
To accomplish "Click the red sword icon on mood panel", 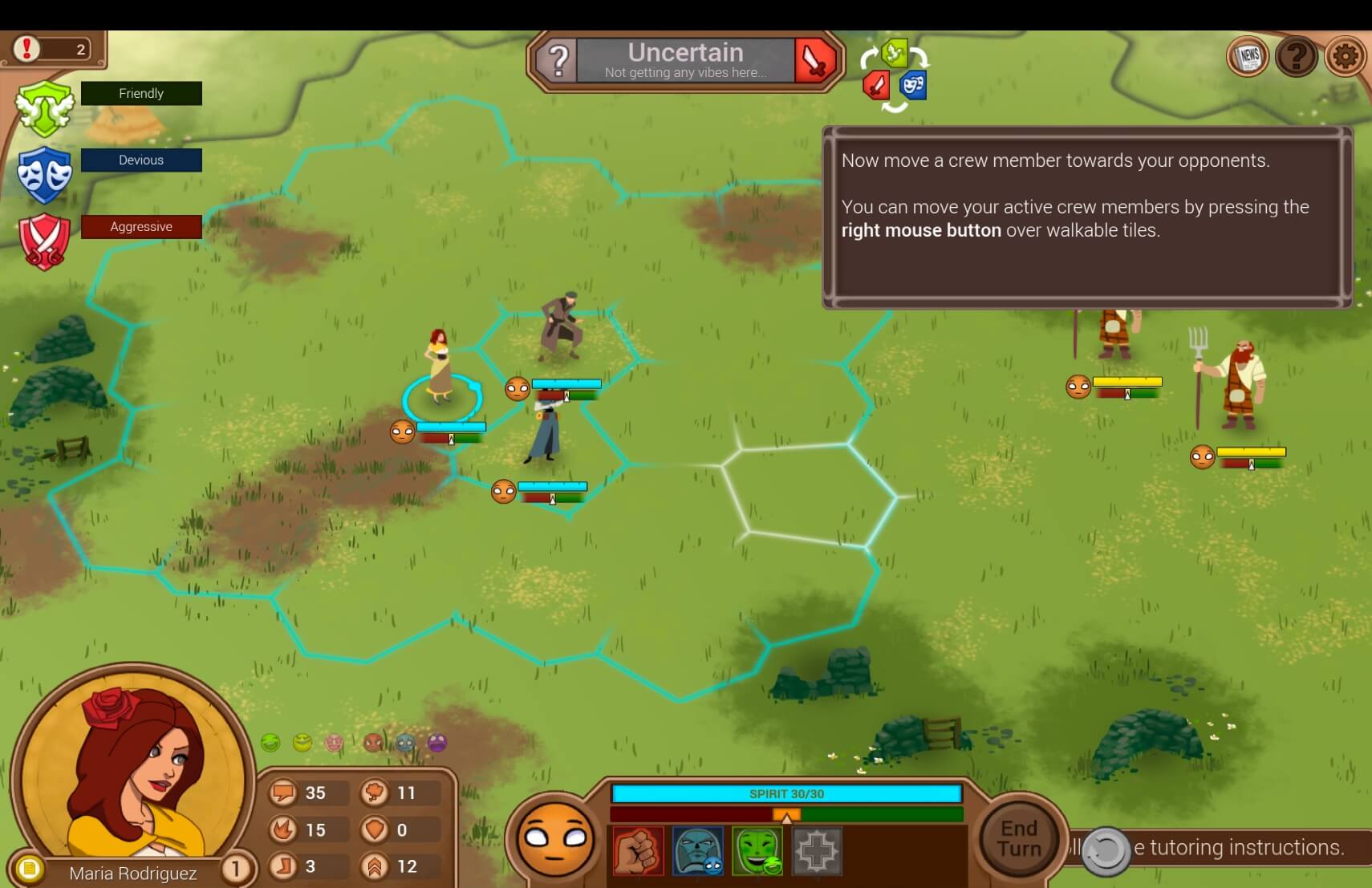I will click(815, 60).
